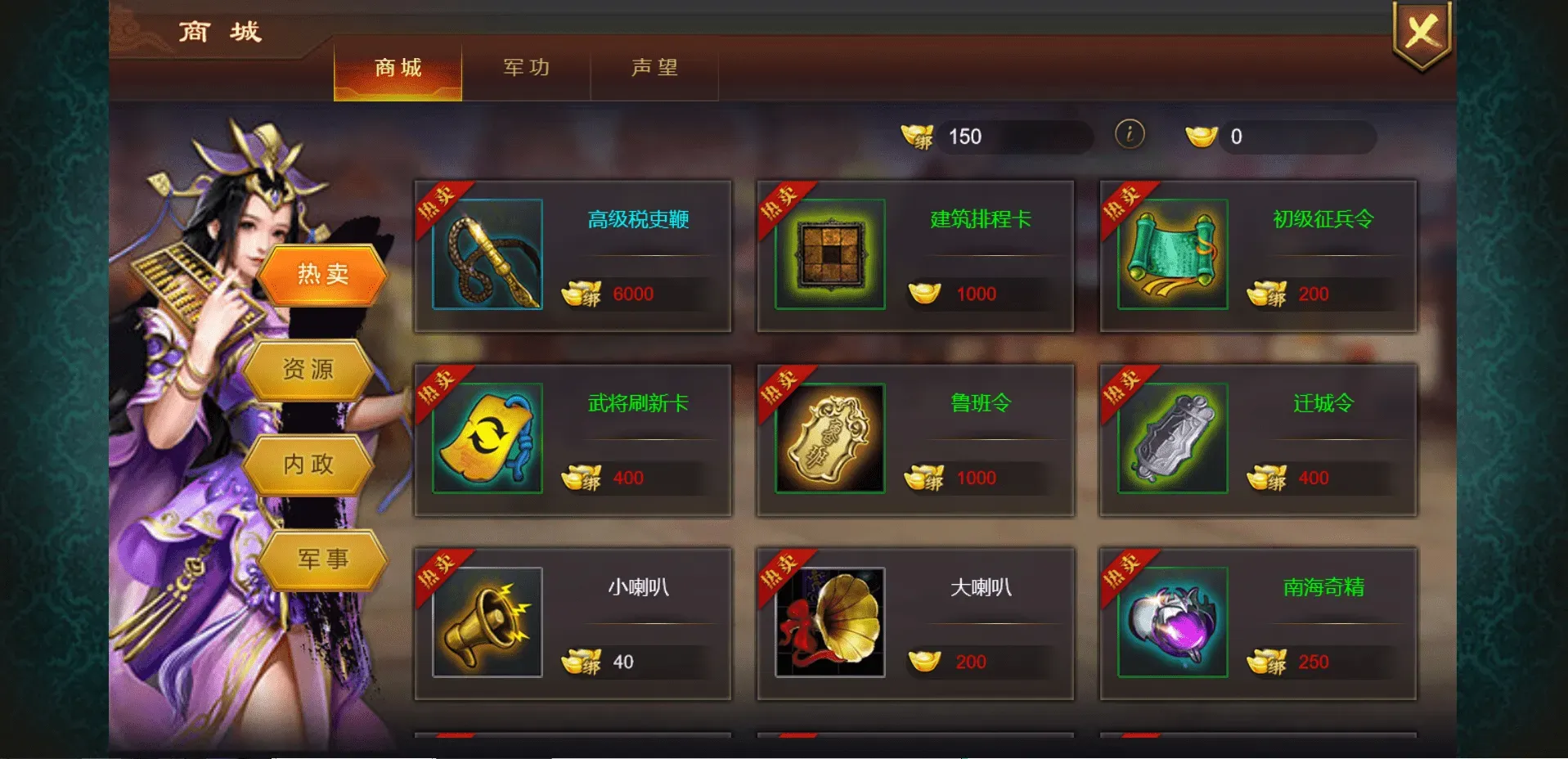Screen dimensions: 1568x759
Task: Click the 建筑排程卡 building schedule card icon
Action: click(829, 254)
